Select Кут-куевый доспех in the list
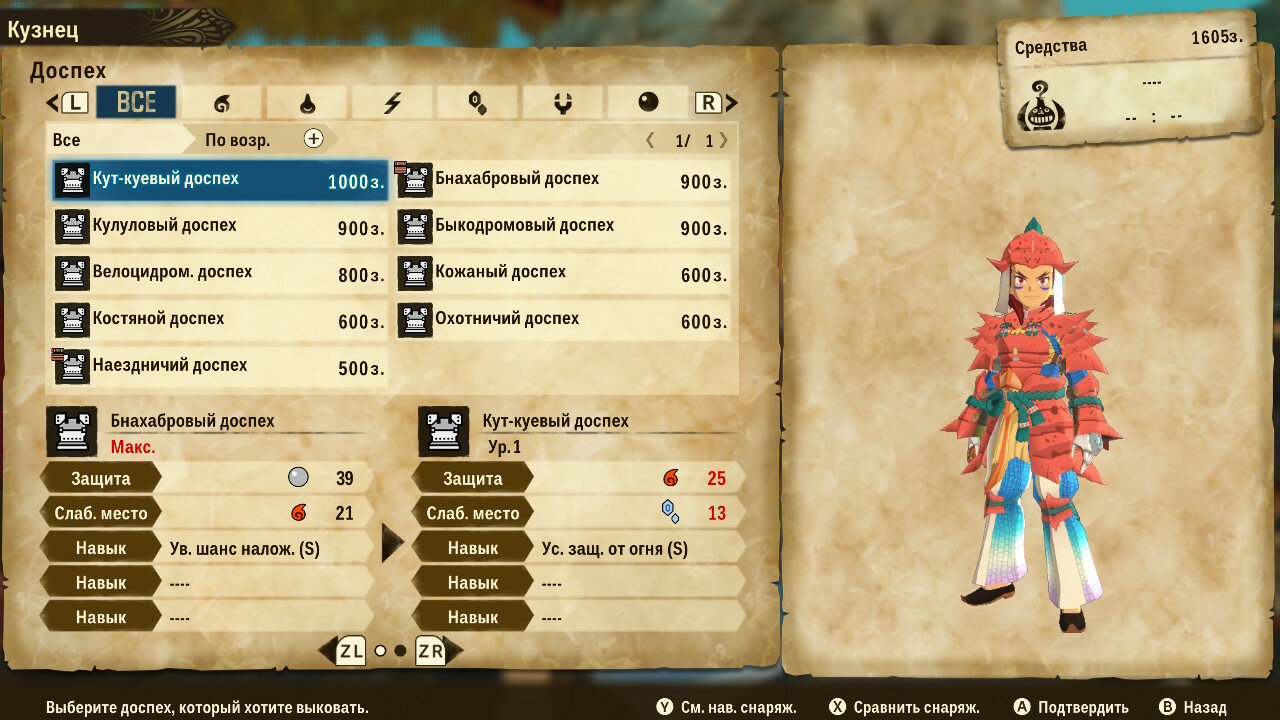Image resolution: width=1280 pixels, height=720 pixels. pos(220,181)
